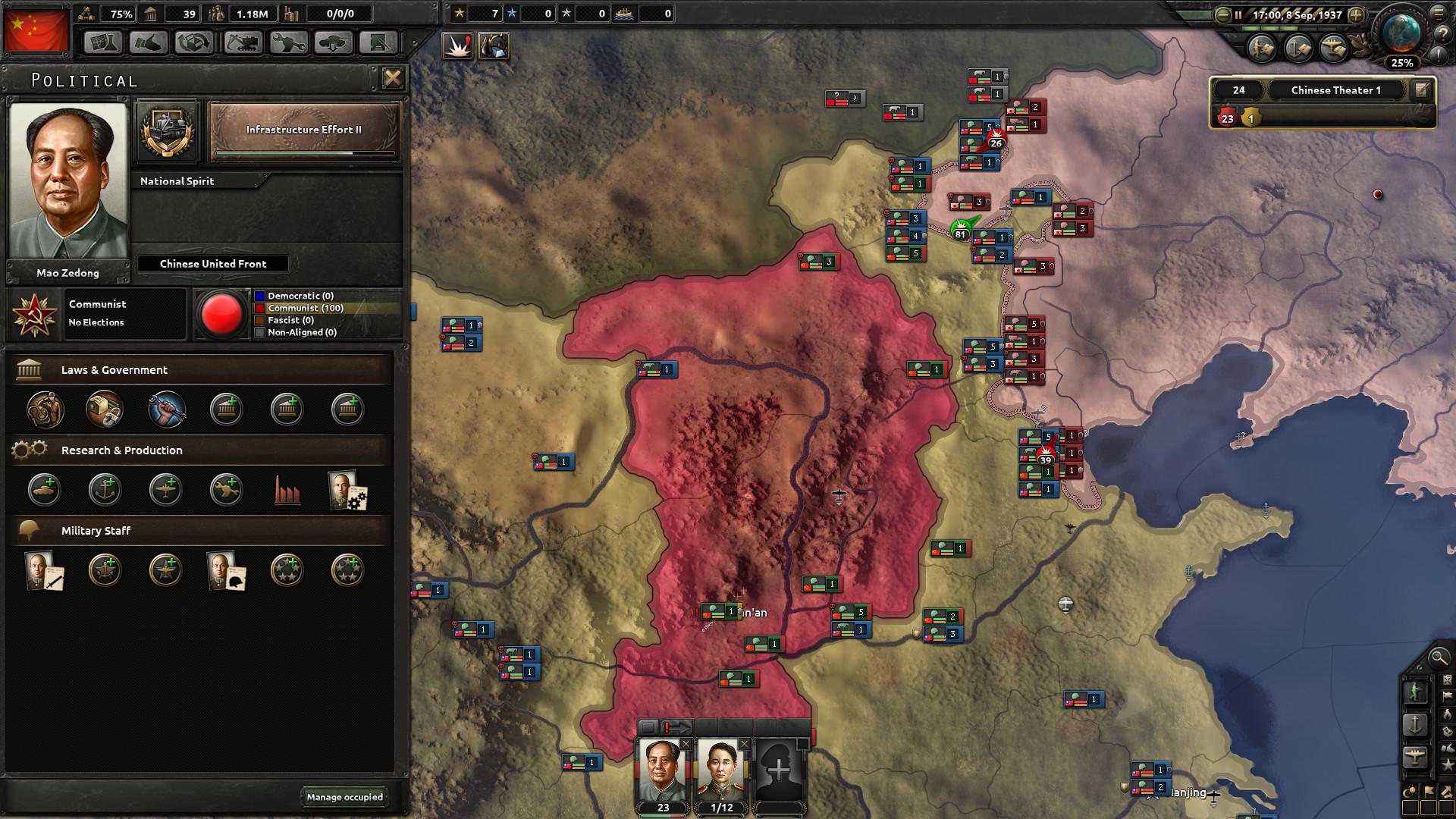The height and width of the screenshot is (819, 1456).
Task: Open the world tension globe
Action: [x=1401, y=33]
